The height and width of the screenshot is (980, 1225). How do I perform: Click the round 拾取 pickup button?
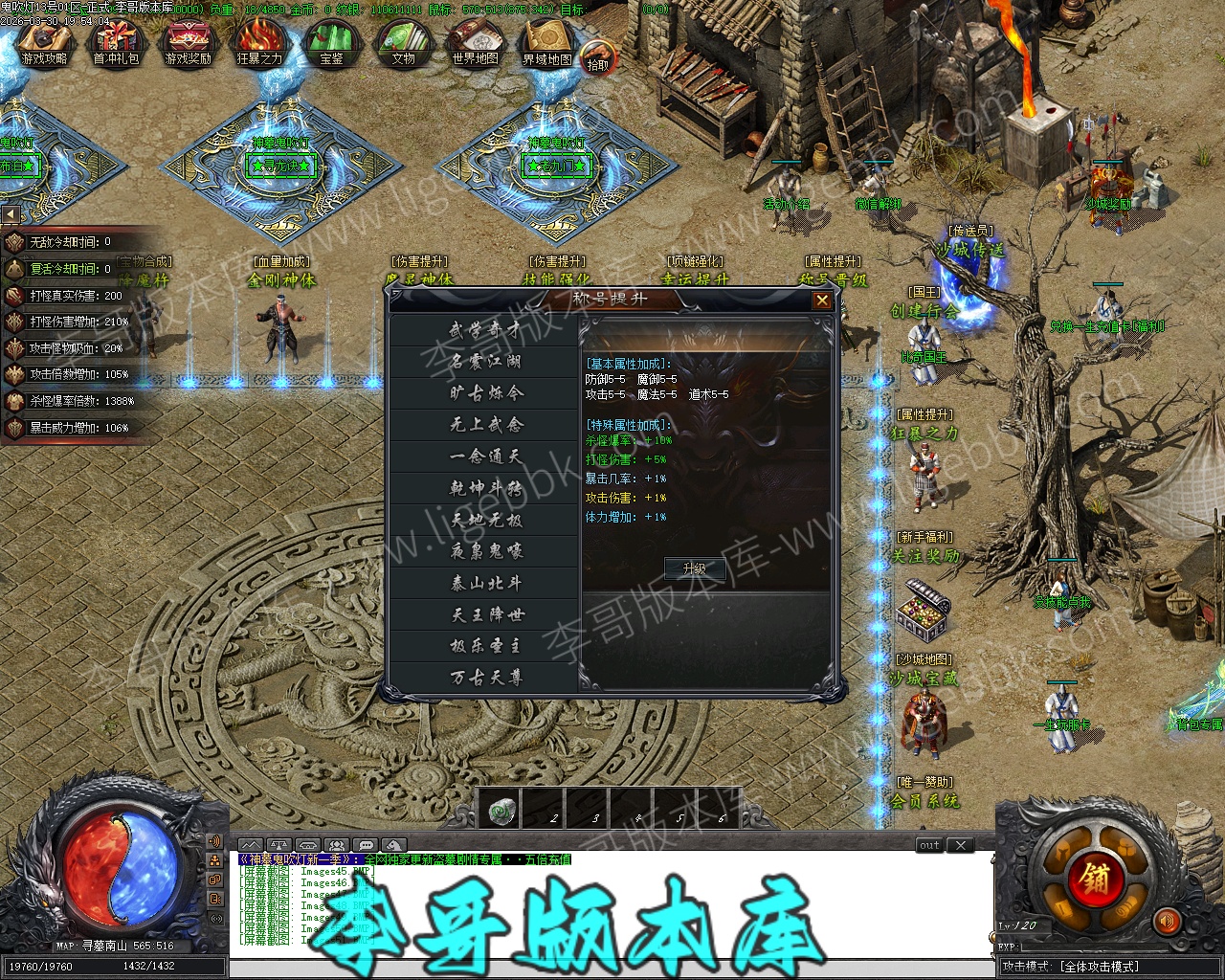[597, 59]
